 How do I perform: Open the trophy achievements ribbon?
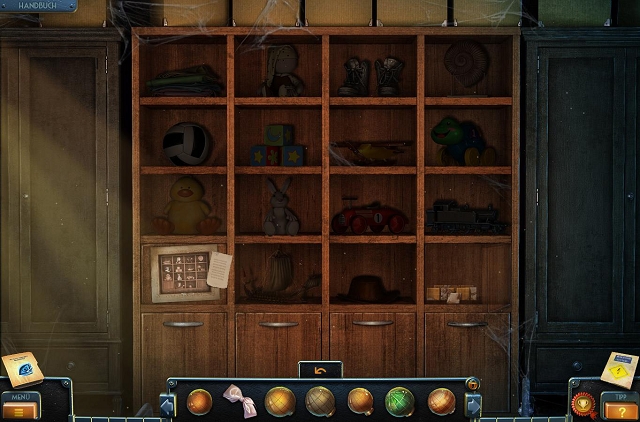pyautogui.click(x=583, y=405)
